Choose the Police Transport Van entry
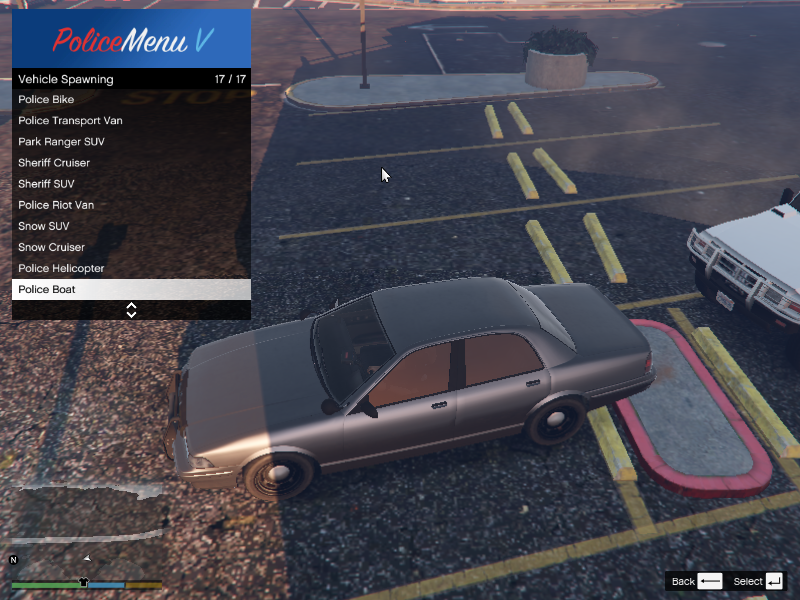Viewport: 800px width, 600px height. (130, 121)
